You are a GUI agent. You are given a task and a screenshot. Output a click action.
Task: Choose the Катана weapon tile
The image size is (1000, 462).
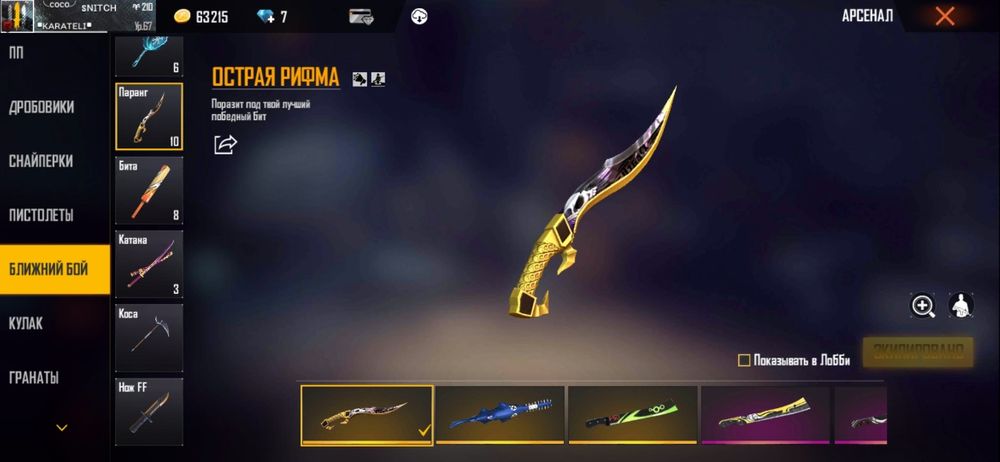[x=149, y=262]
